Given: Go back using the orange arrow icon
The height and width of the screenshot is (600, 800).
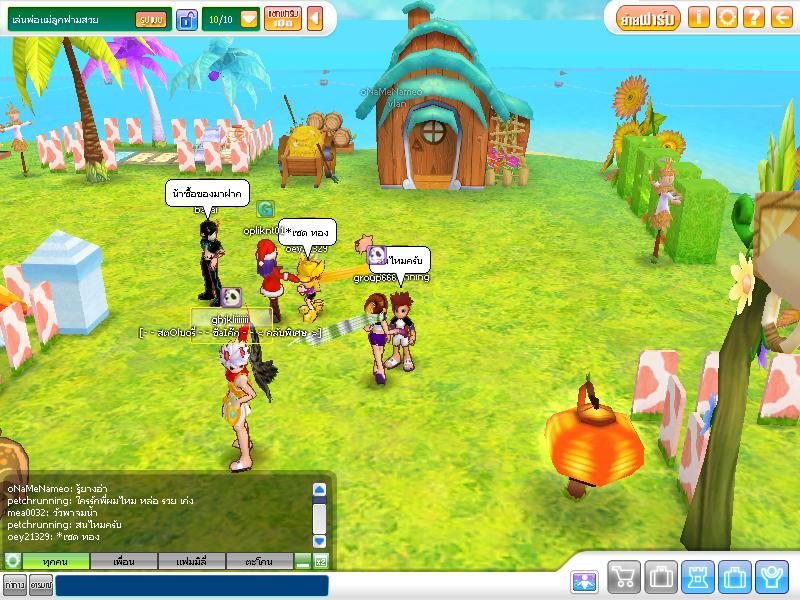Looking at the screenshot, I should pyautogui.click(x=781, y=17).
